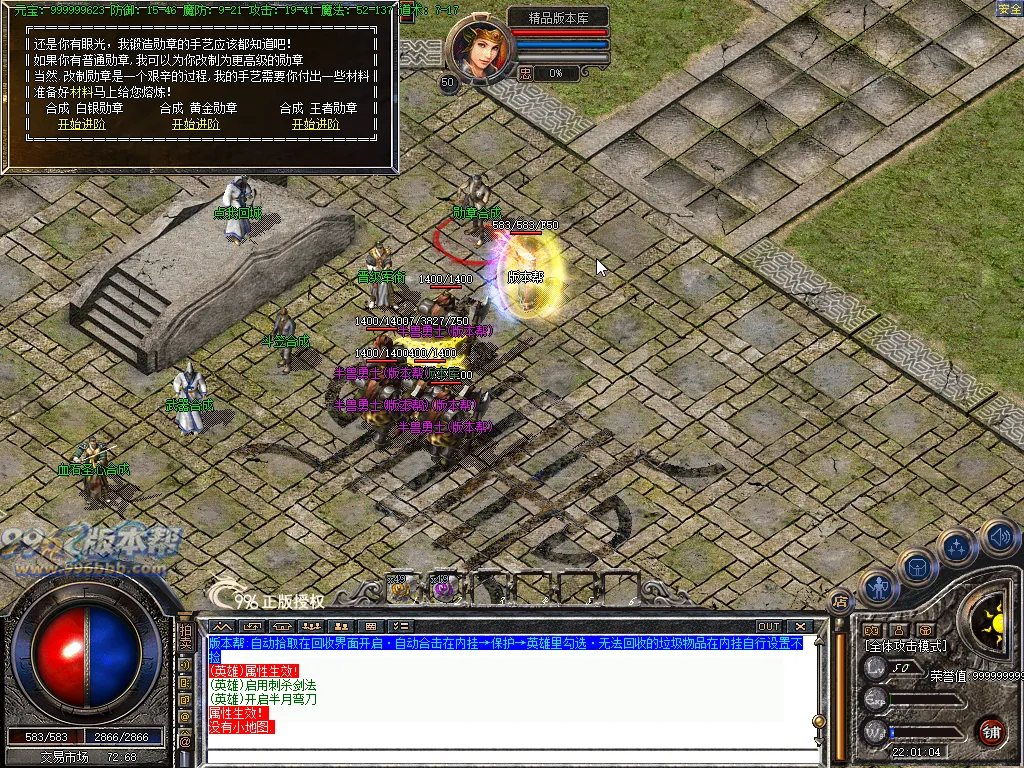This screenshot has height=768, width=1024.
Task: Click the 精品版本库 hero name plate
Action: point(557,17)
